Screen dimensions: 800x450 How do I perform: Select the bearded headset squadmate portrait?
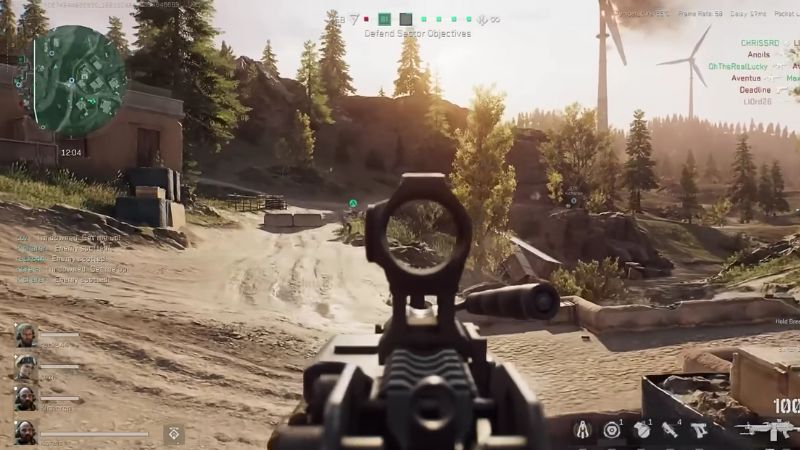click(25, 335)
